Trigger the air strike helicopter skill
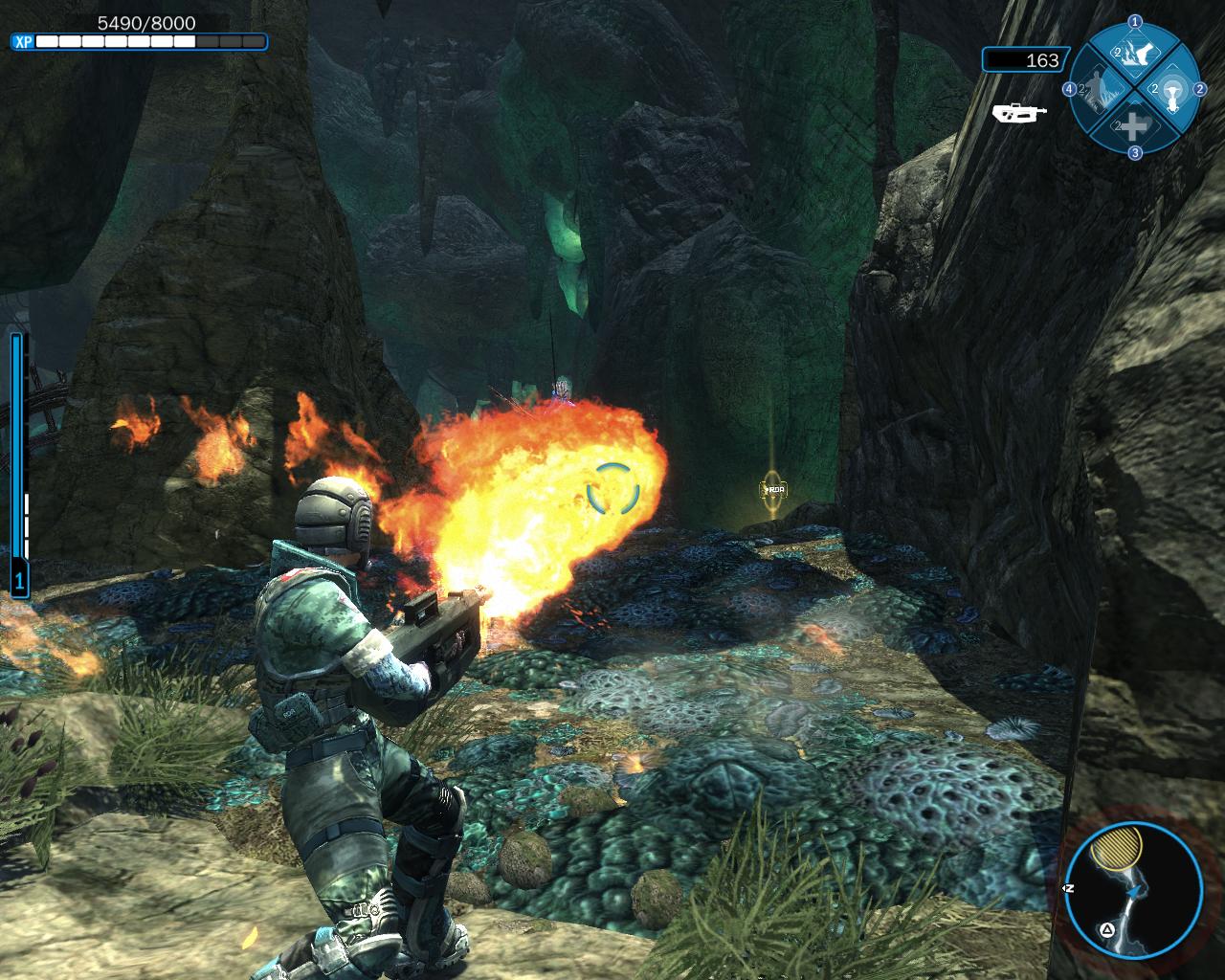The height and width of the screenshot is (980, 1225). 1172,89
